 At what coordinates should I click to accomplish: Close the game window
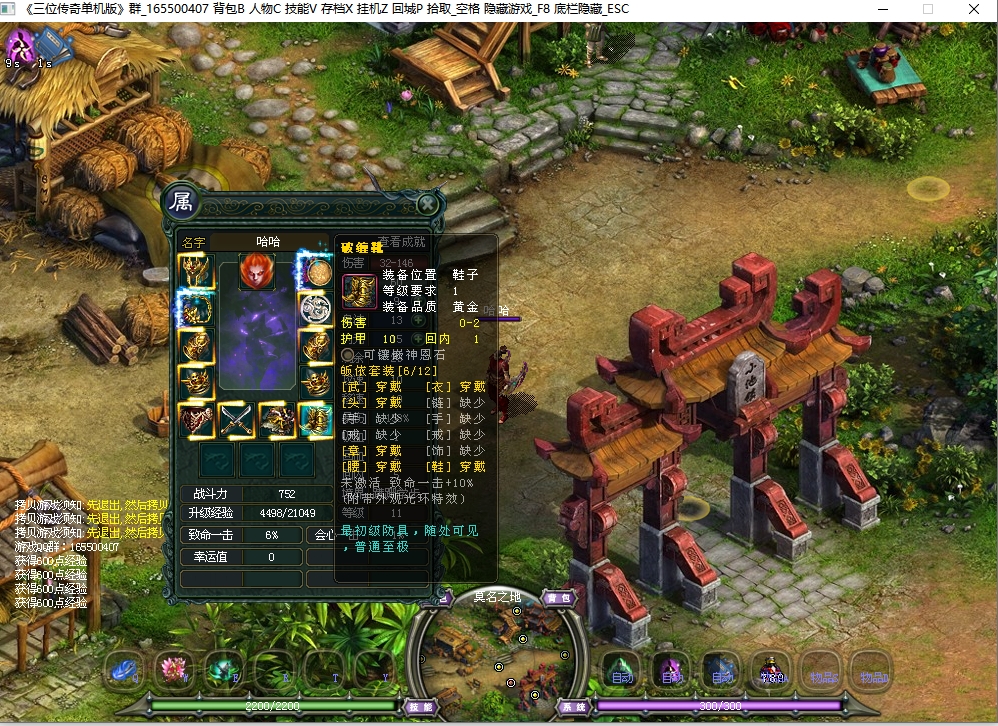click(974, 10)
